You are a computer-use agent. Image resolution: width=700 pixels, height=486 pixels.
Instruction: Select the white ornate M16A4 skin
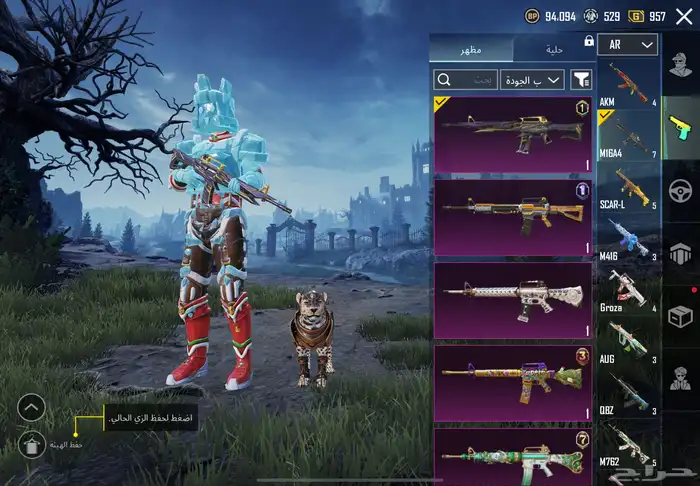(512, 300)
